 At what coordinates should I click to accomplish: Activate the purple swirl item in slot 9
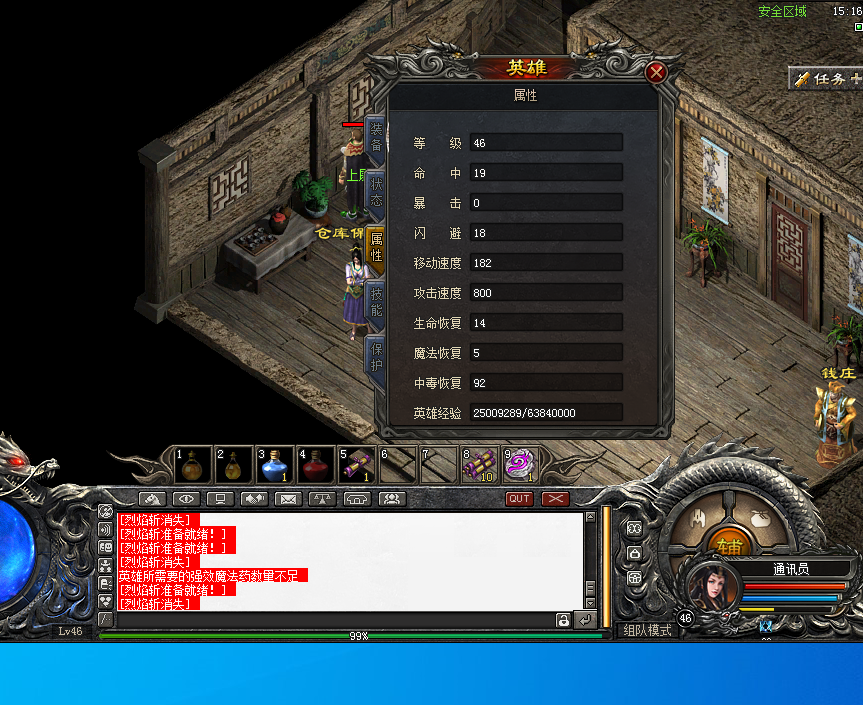tap(520, 465)
